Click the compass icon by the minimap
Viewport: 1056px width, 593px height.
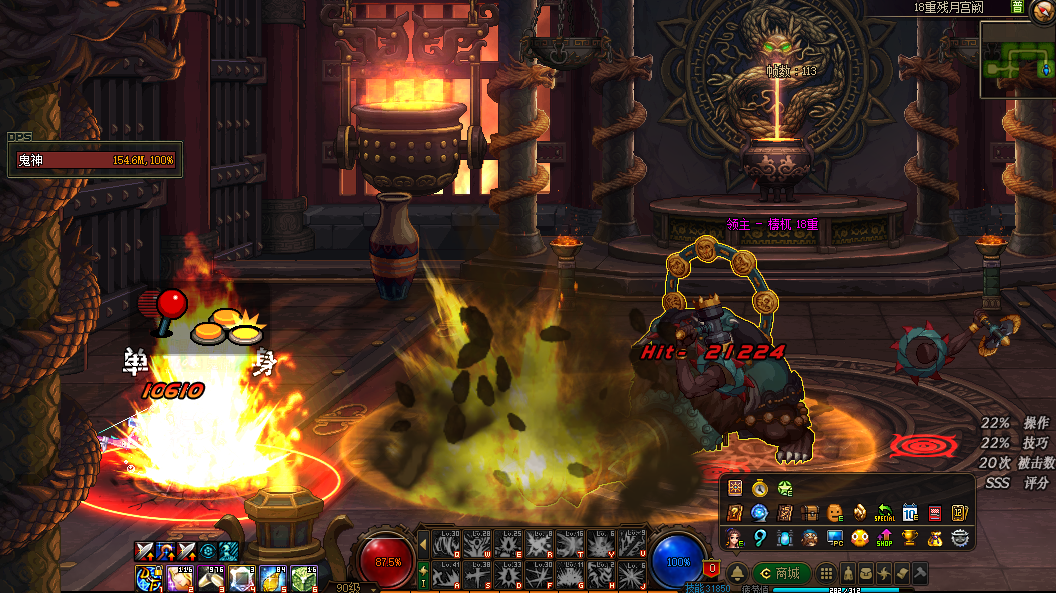click(1044, 7)
